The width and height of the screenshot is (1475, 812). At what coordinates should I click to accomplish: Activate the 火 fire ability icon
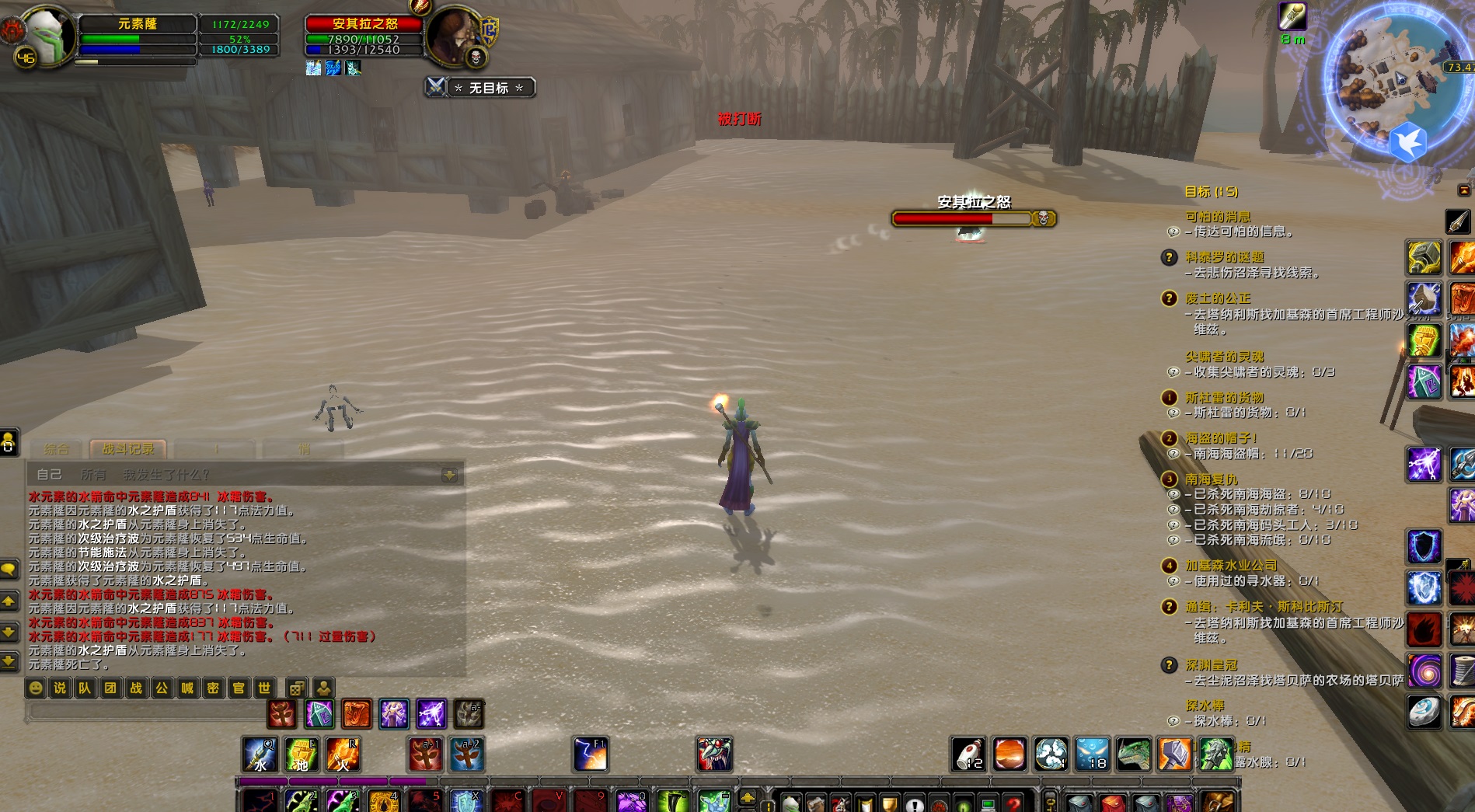click(x=342, y=754)
